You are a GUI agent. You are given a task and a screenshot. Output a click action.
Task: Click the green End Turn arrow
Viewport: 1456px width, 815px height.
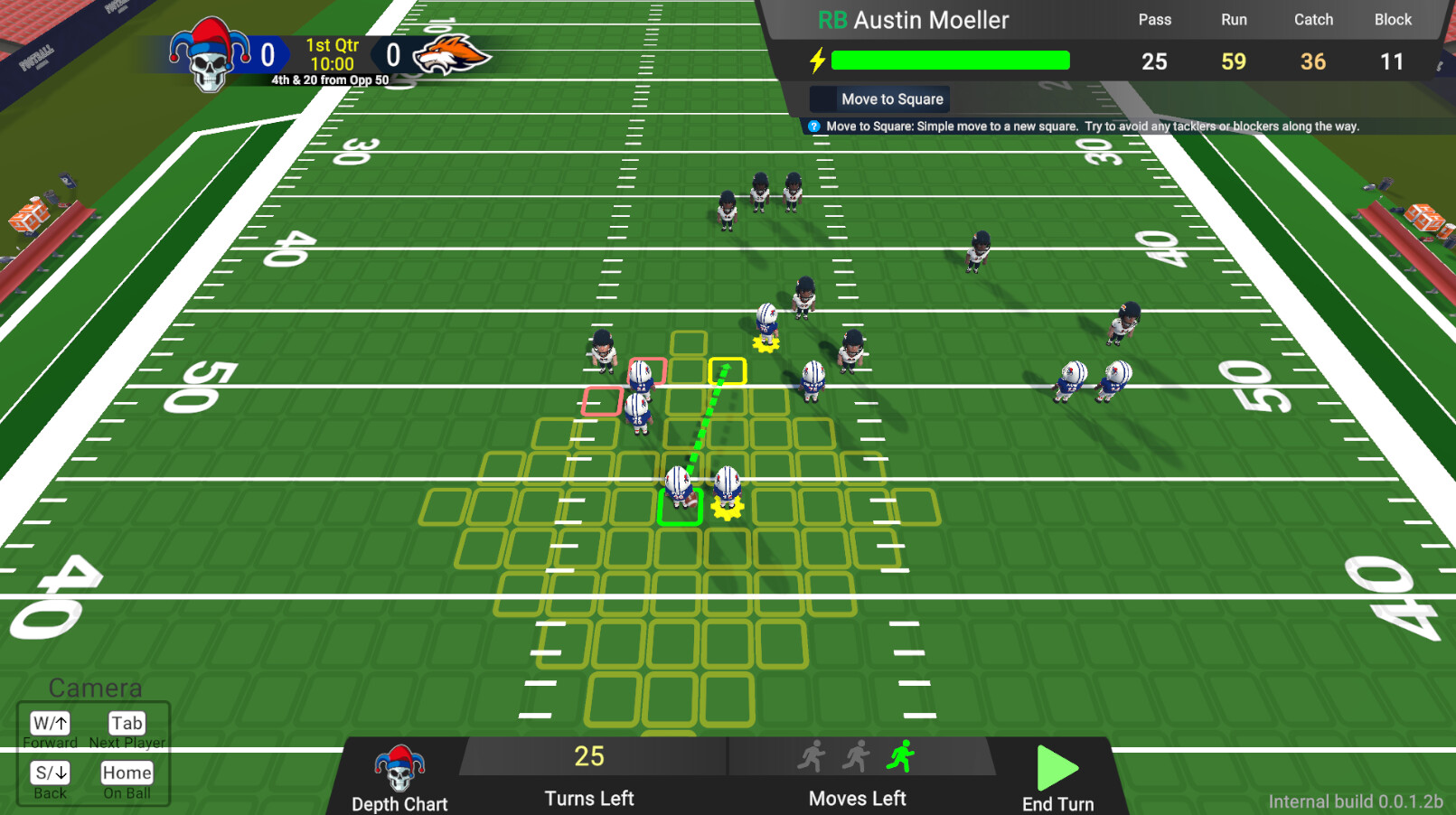click(1057, 770)
